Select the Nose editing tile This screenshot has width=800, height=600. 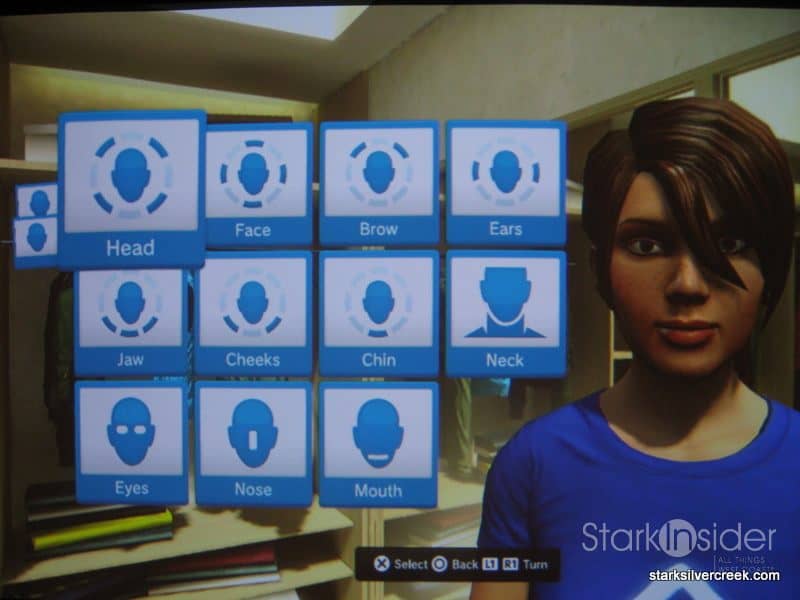click(x=253, y=443)
